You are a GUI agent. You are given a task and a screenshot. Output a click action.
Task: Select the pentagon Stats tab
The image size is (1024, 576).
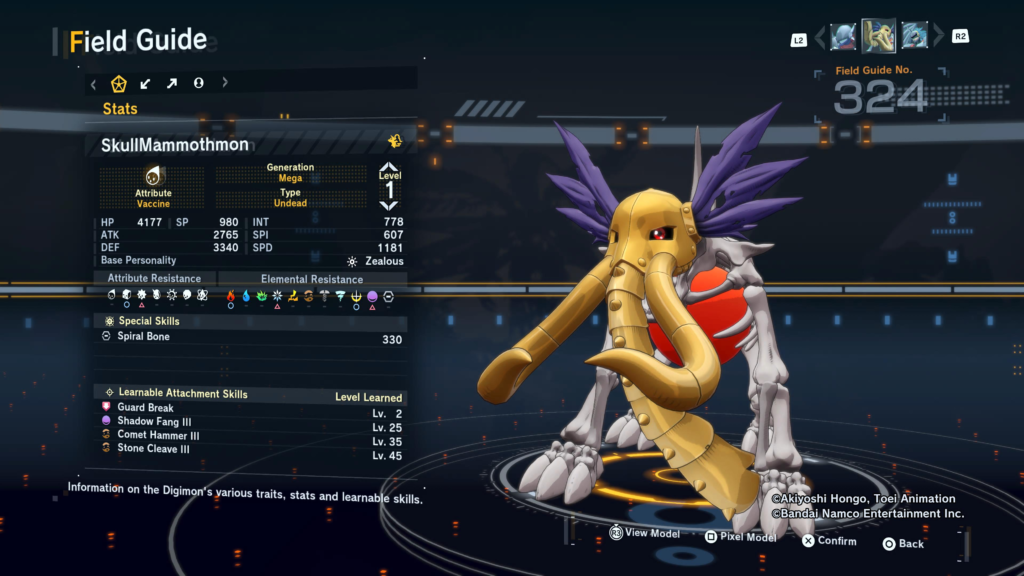click(x=119, y=83)
